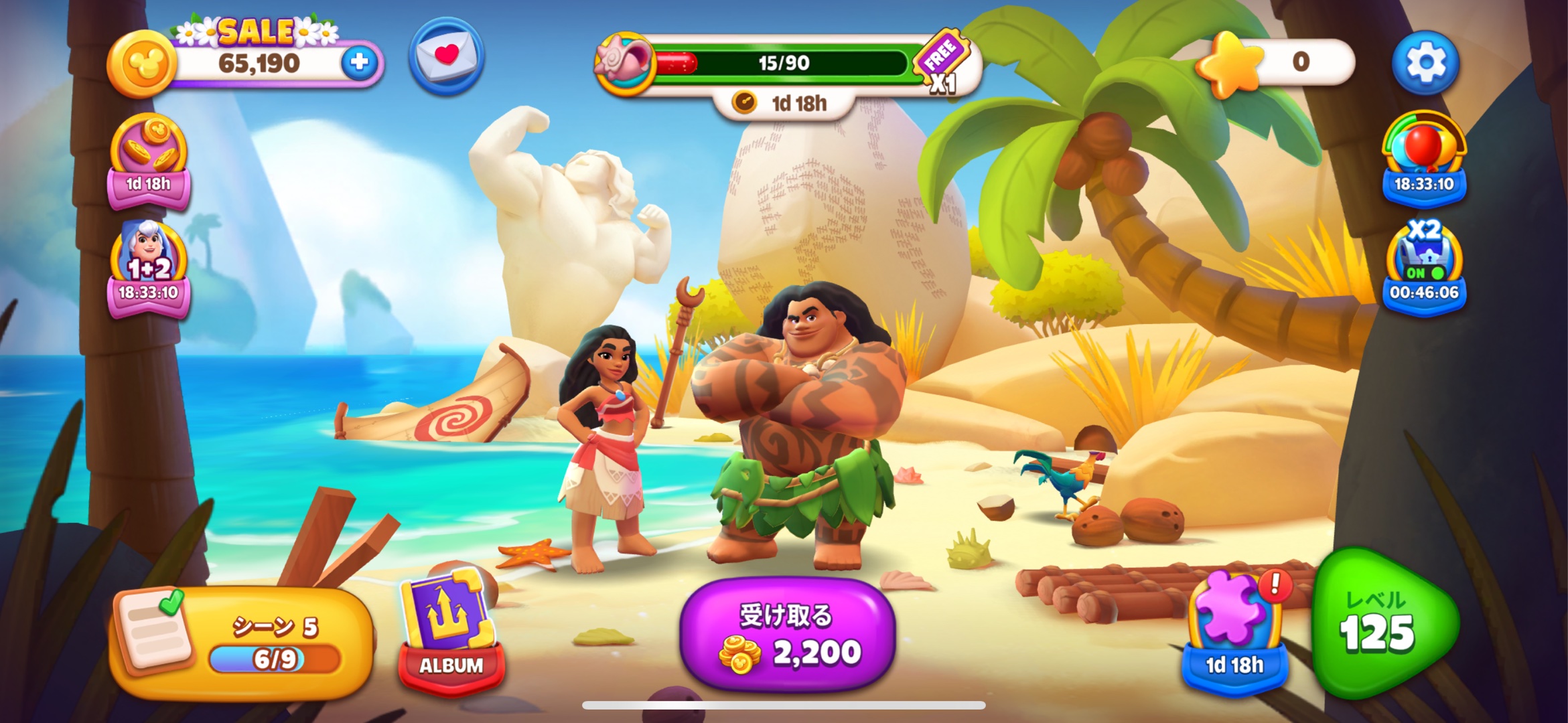
Task: Claim the 2,200 coin reward
Action: [787, 634]
